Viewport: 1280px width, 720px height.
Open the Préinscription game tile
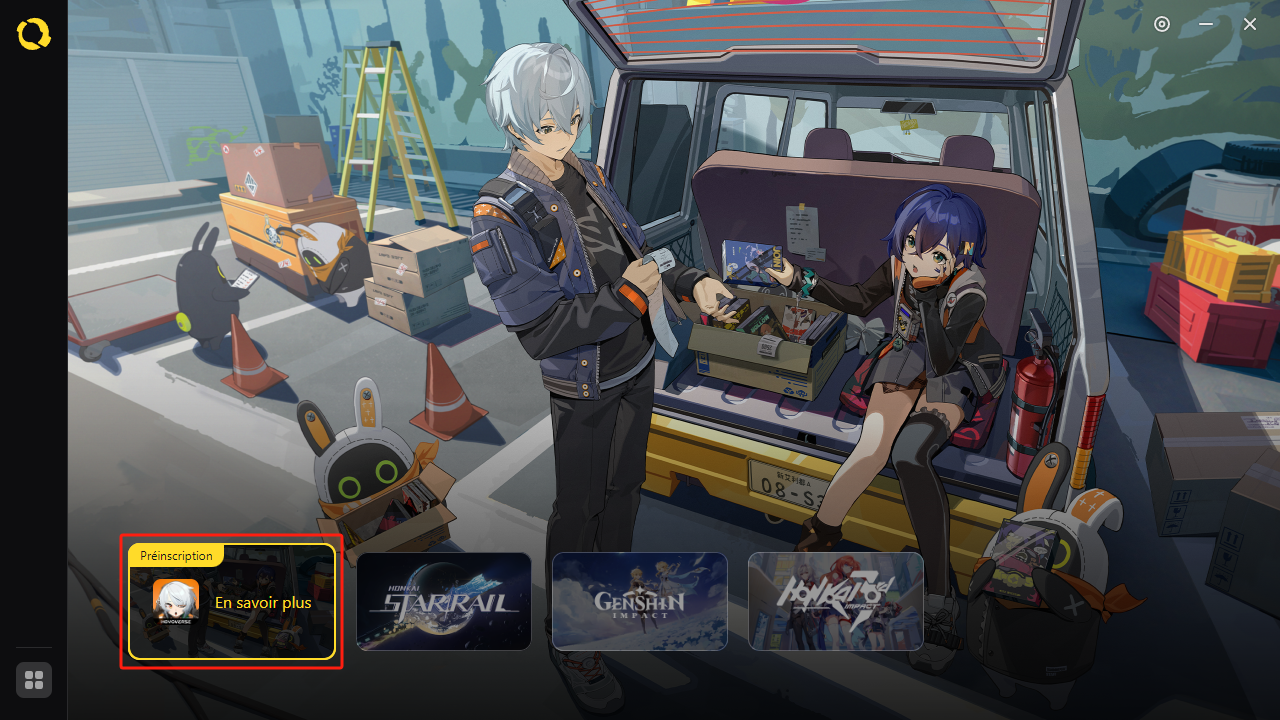pyautogui.click(x=231, y=602)
